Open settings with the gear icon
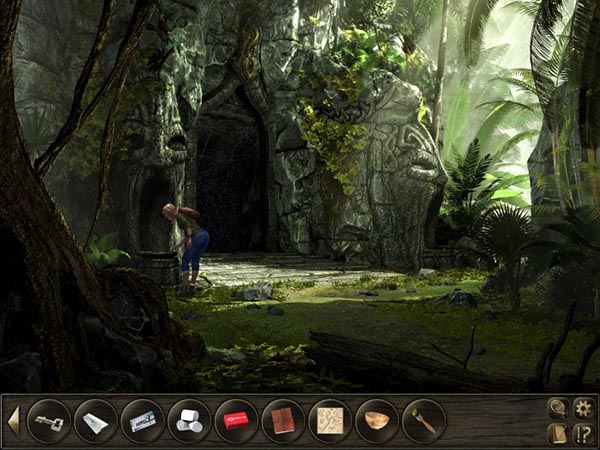Screen dimensions: 600x450 [x=584, y=407]
